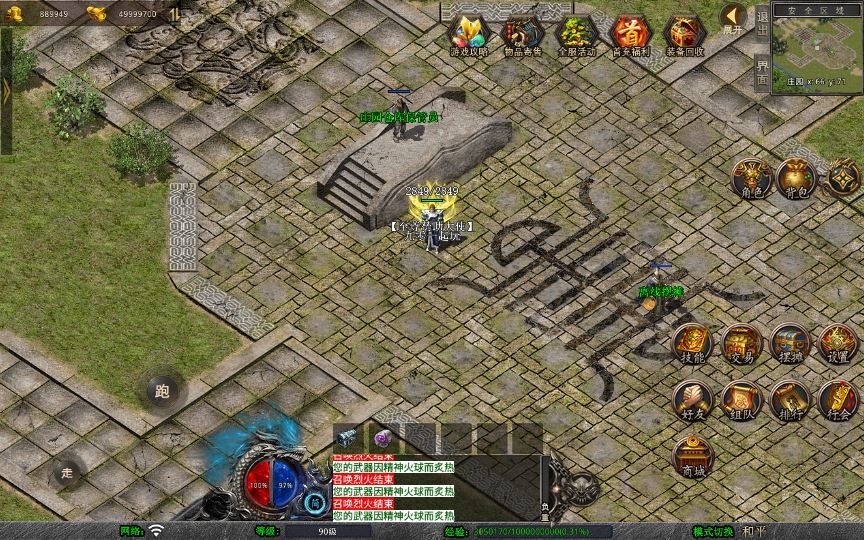Open the 交易 trade menu

click(x=741, y=344)
